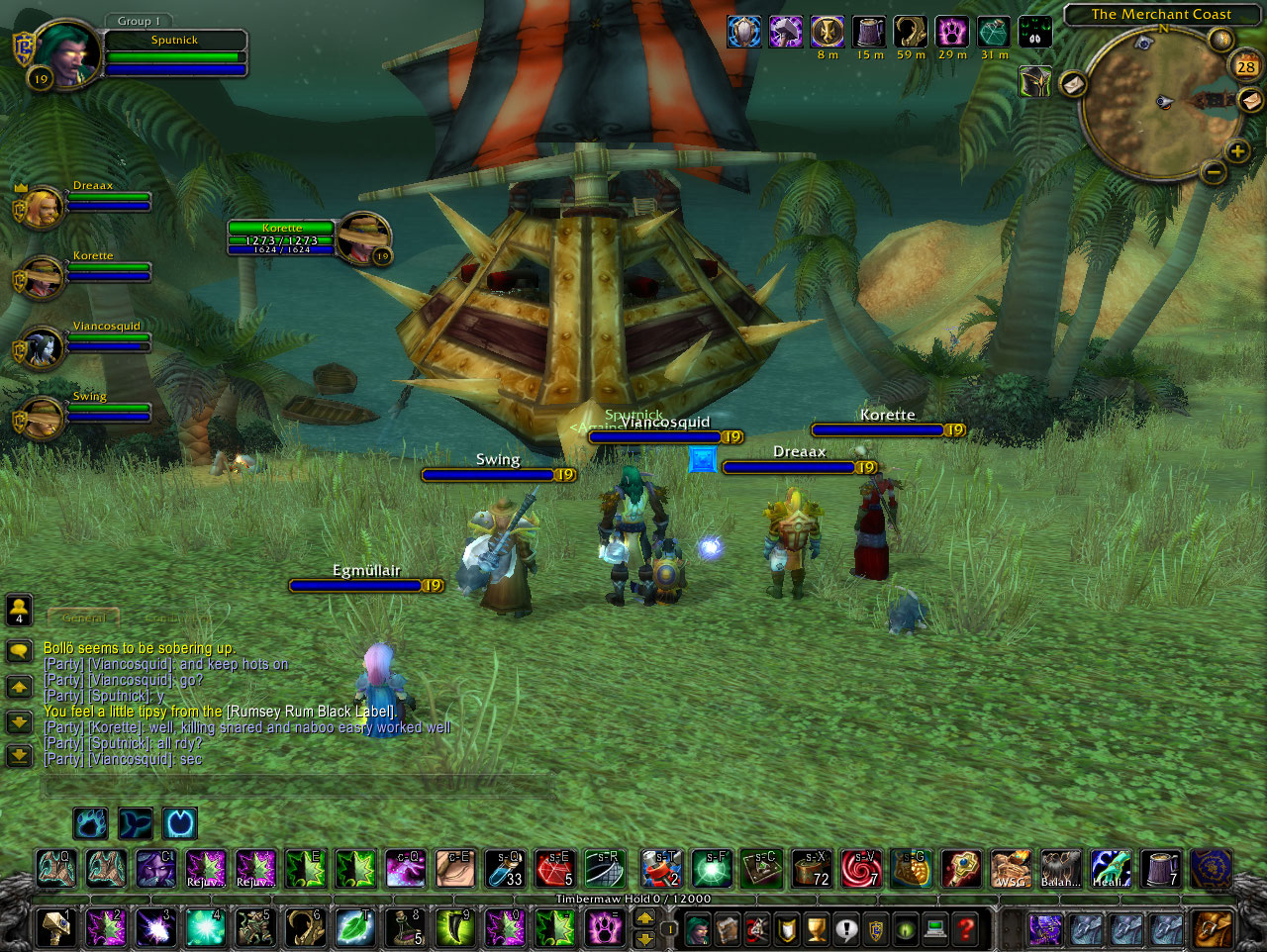Viewport: 1267px width, 952px height.
Task: Use the mug item with 7 charges
Action: 1160,869
